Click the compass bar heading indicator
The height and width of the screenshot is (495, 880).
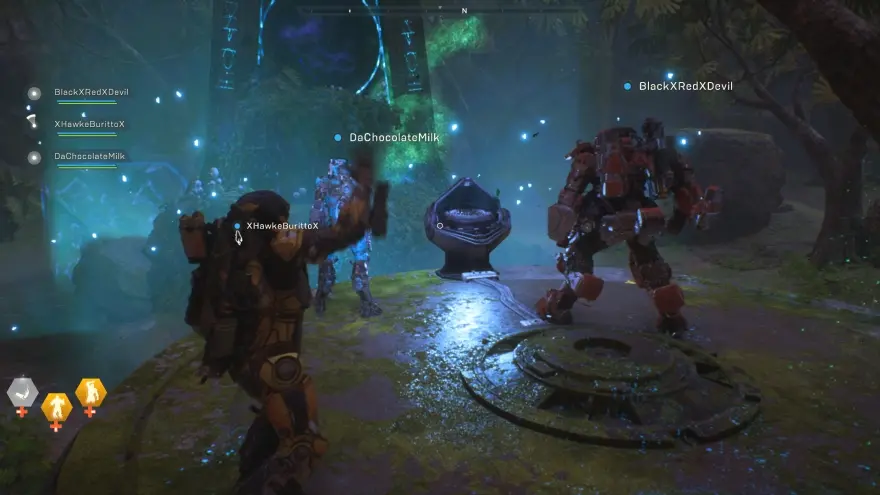(x=463, y=11)
